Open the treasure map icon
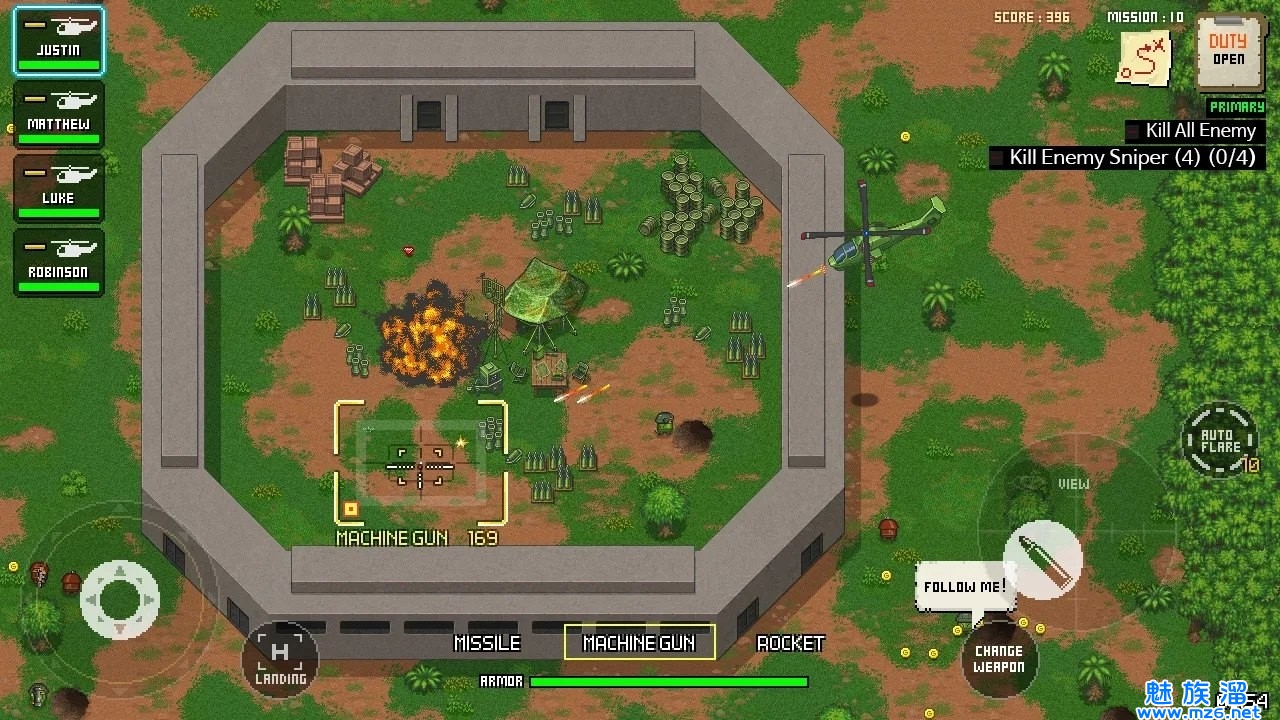This screenshot has height=720, width=1280. pyautogui.click(x=1145, y=60)
